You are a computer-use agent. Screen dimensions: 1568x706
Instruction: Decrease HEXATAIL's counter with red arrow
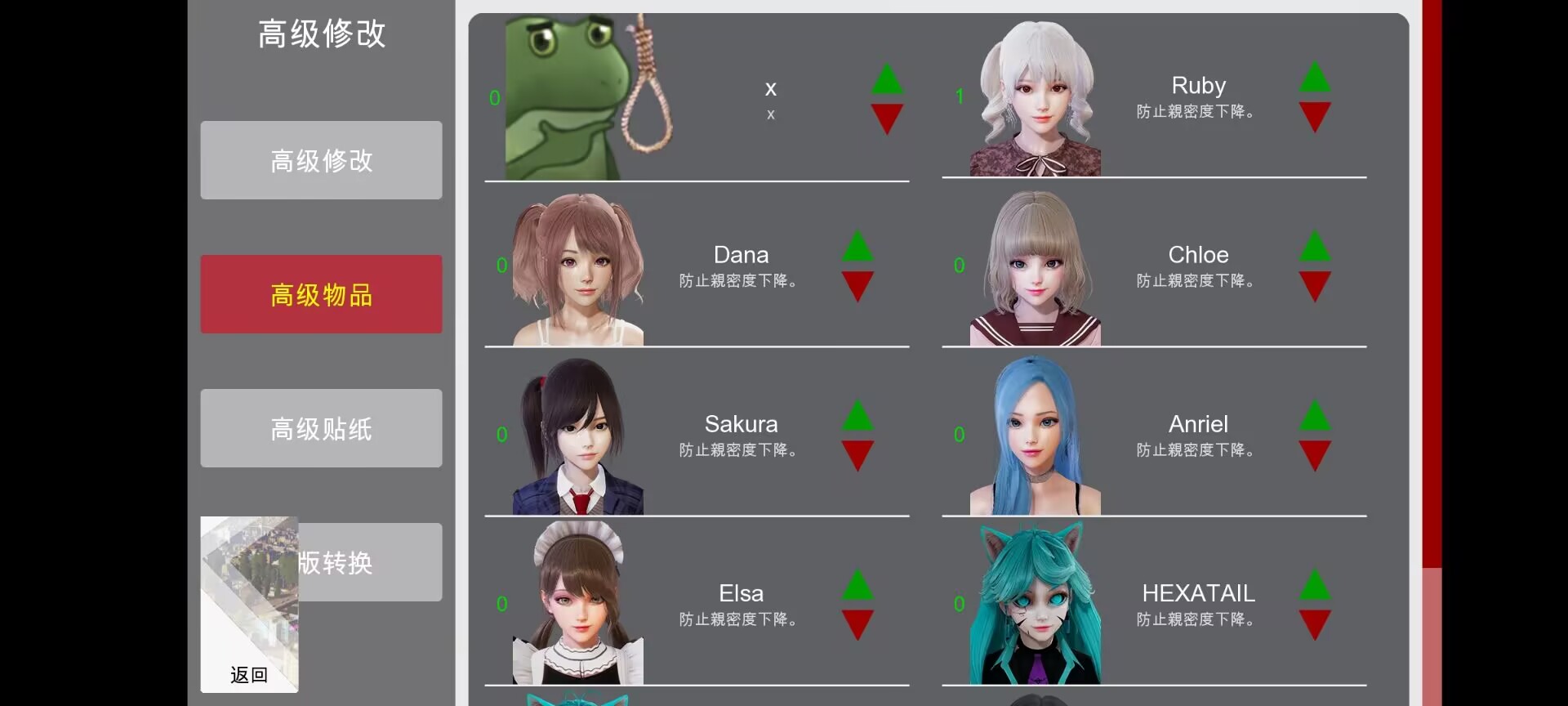[x=1315, y=624]
